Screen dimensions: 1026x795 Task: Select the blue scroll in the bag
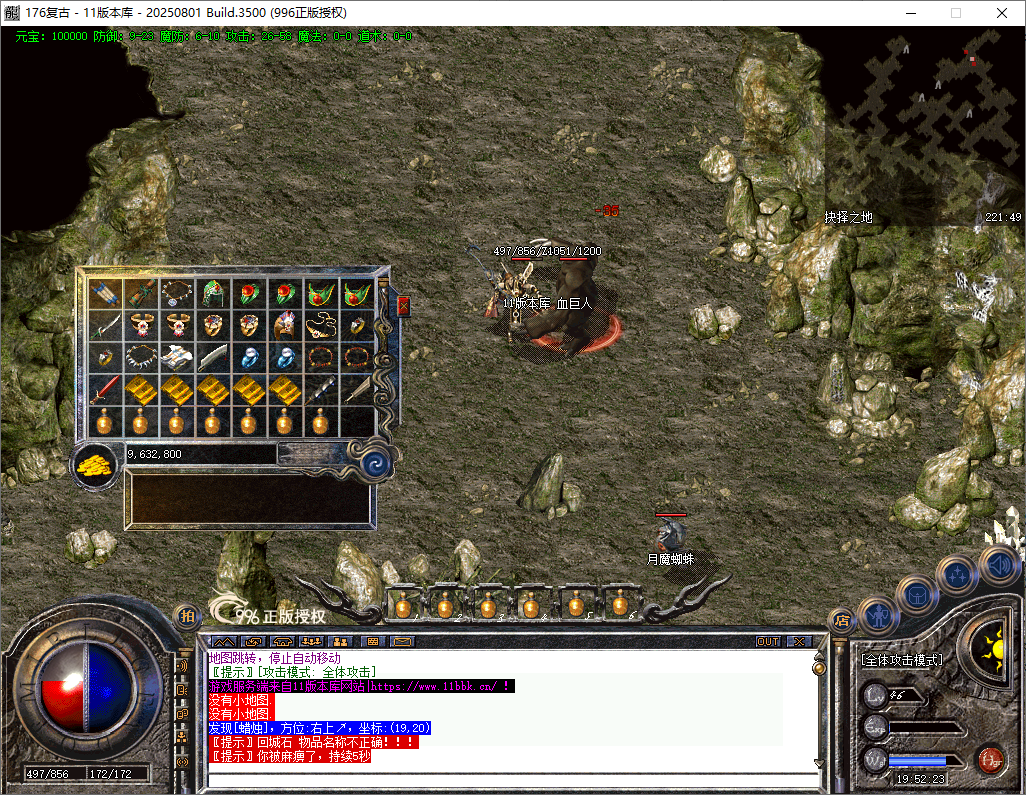tap(103, 293)
